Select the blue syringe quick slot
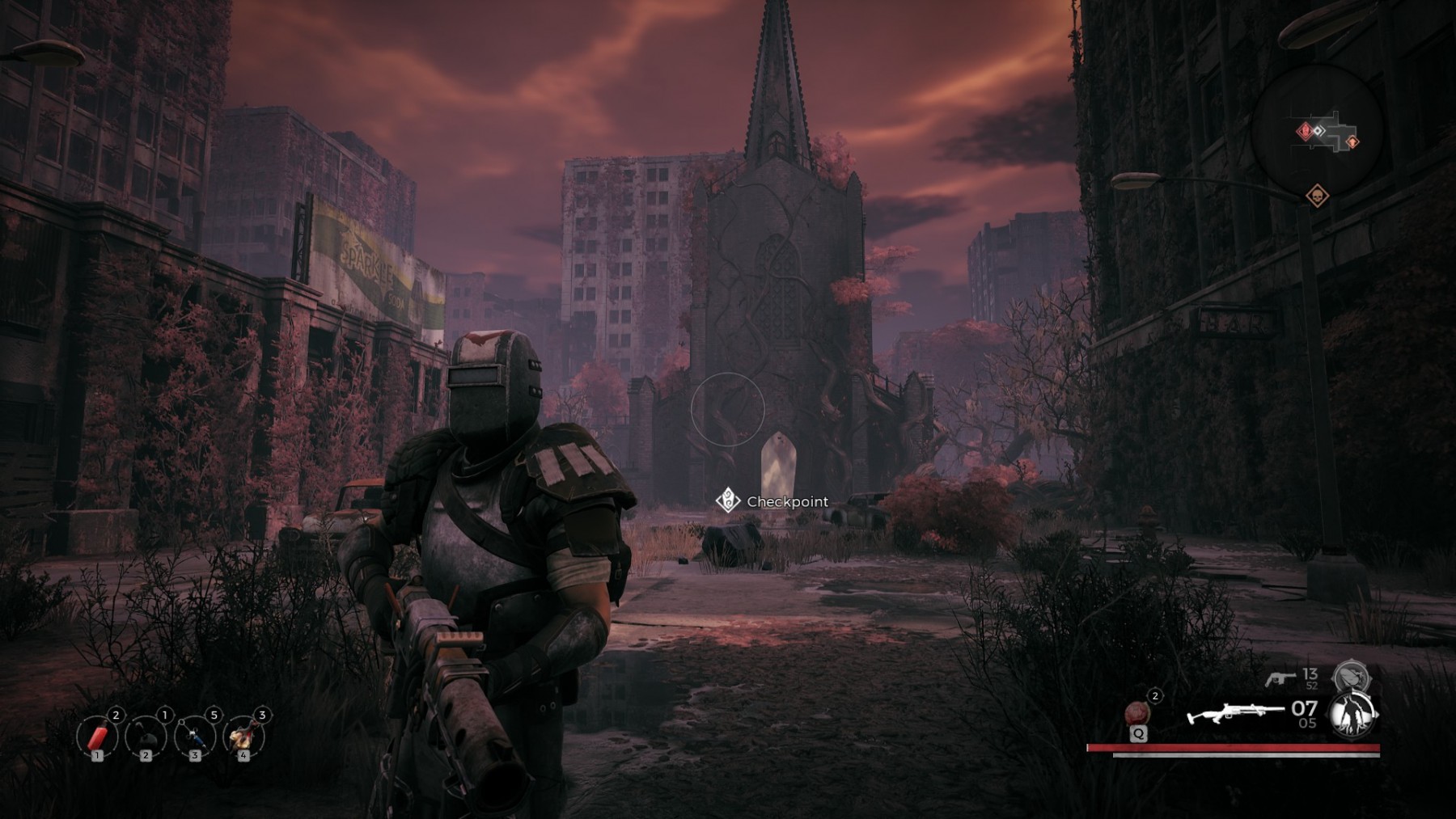The height and width of the screenshot is (819, 1456). 195,737
